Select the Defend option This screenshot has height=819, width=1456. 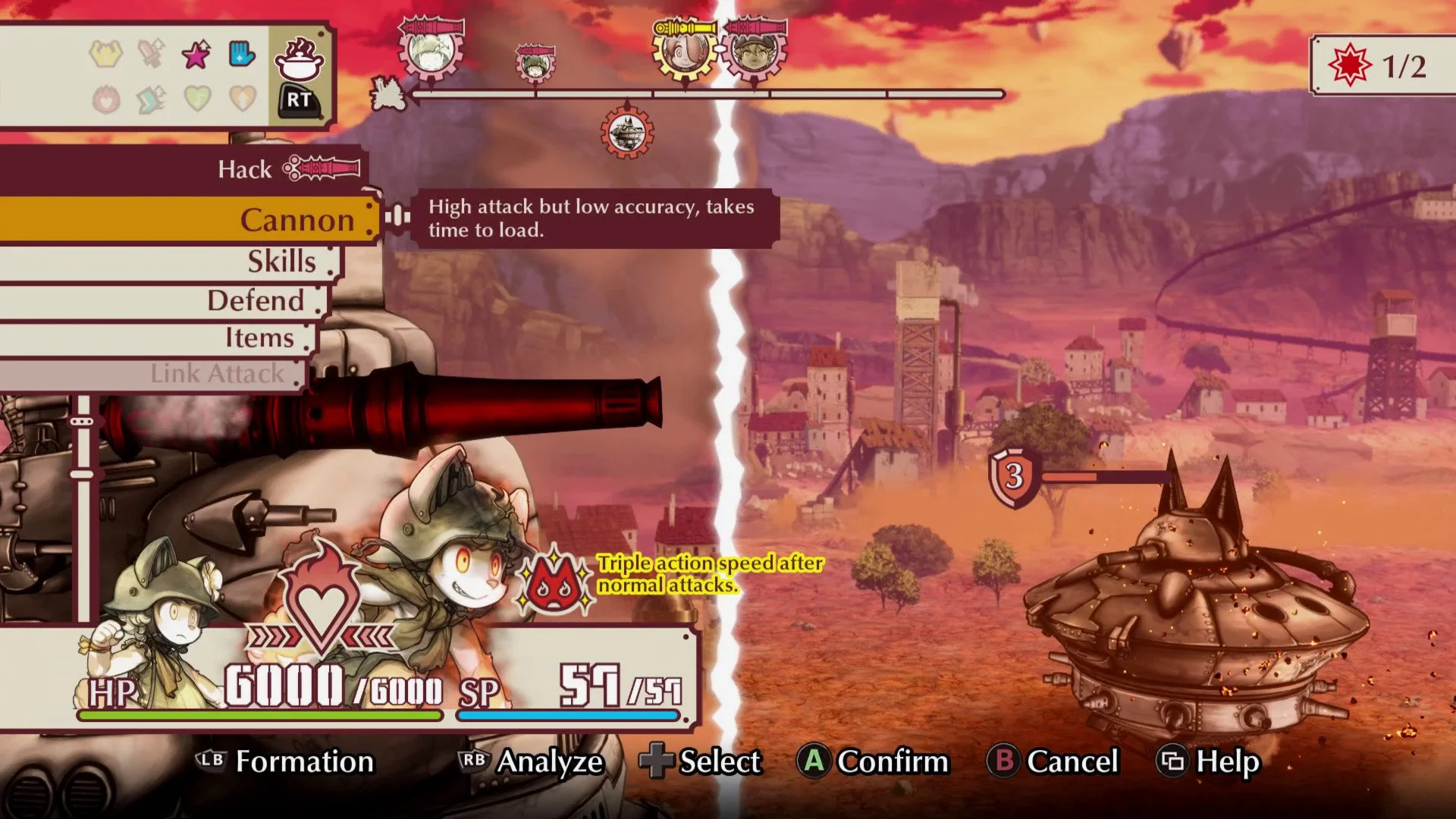pos(258,300)
